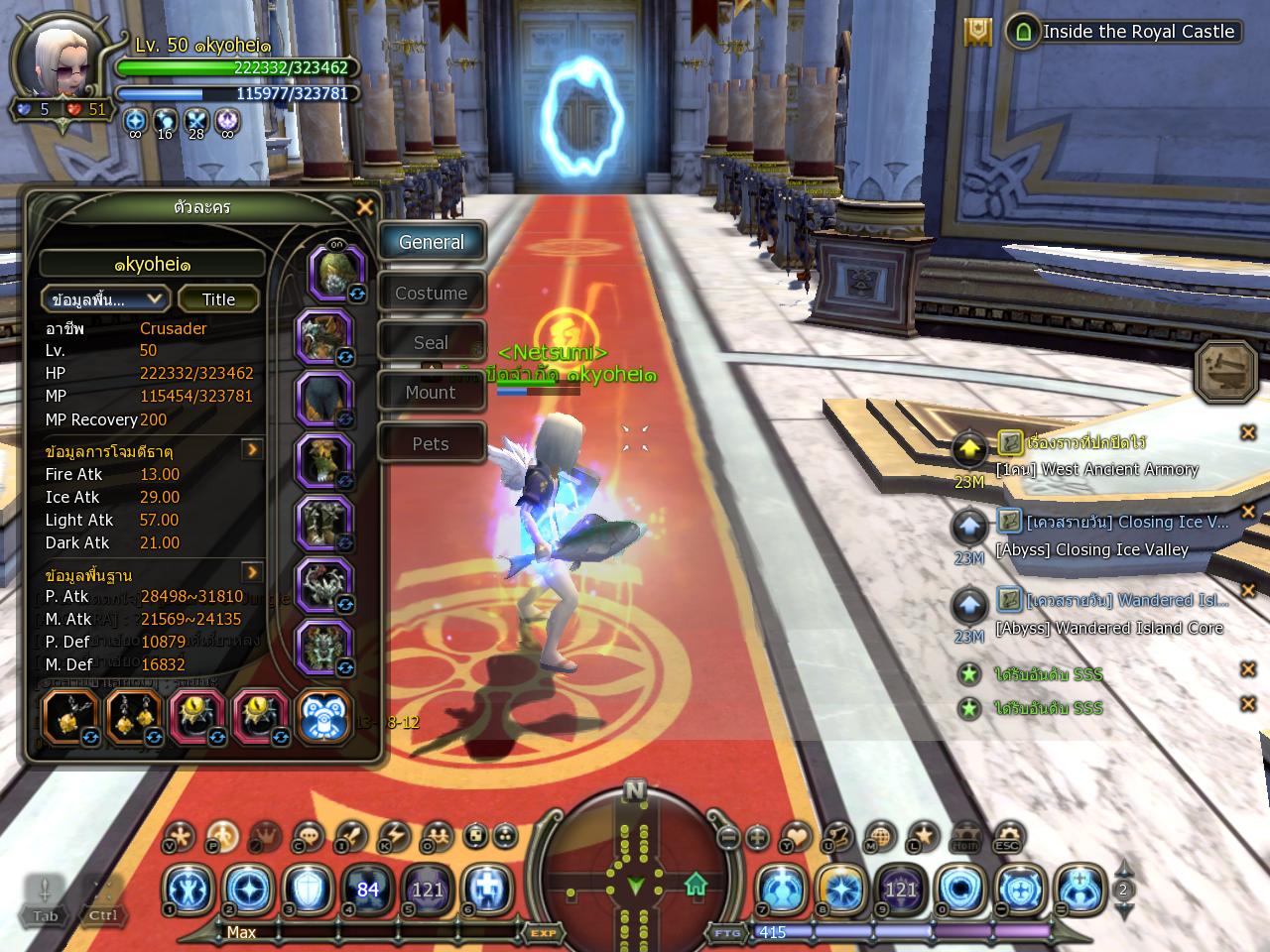Click the Title button
The height and width of the screenshot is (952, 1270).
point(218,299)
